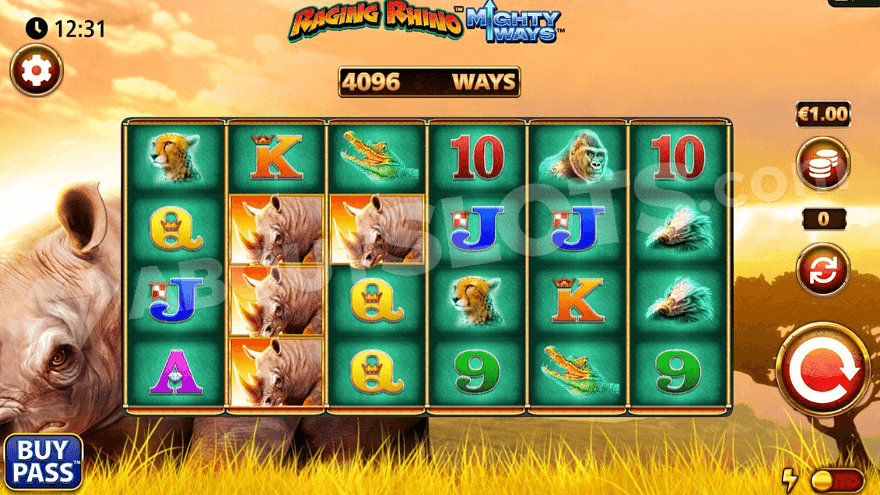The width and height of the screenshot is (880, 495).
Task: Open the autoplay options
Action: [x=822, y=270]
